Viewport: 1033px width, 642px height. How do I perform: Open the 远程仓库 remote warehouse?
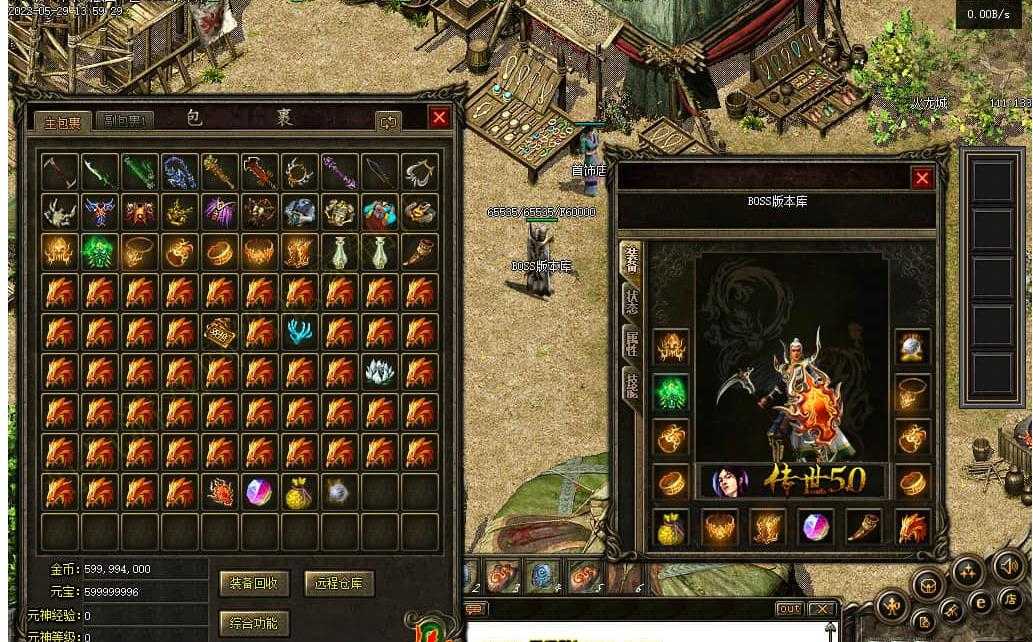coord(339,583)
